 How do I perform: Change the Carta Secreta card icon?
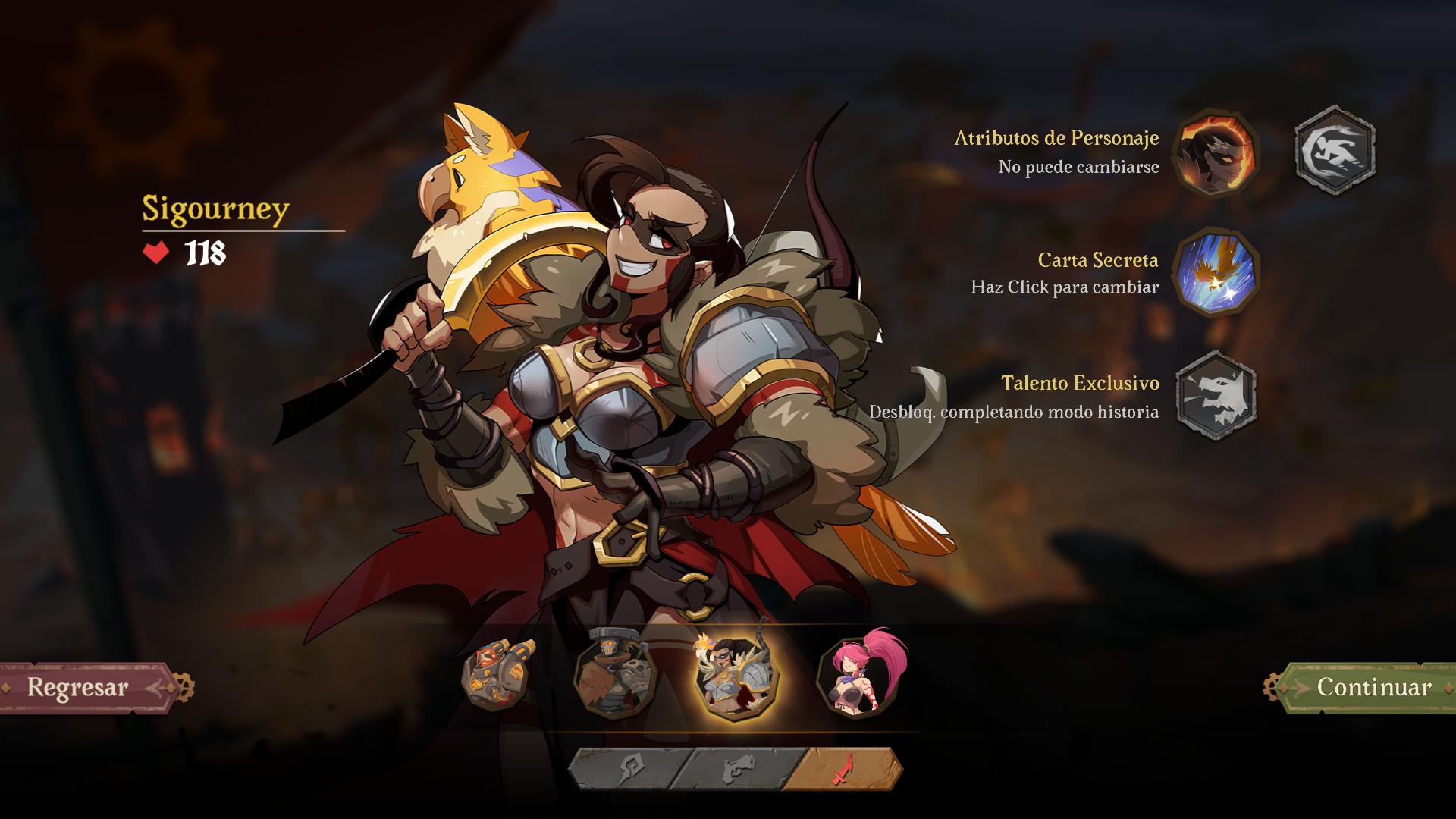point(1216,272)
